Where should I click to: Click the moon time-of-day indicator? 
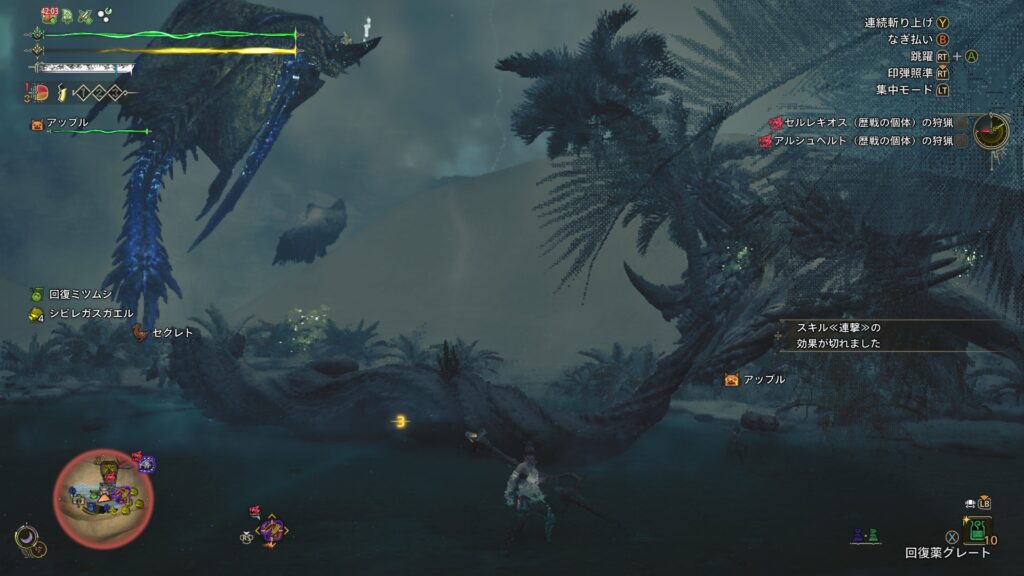point(29,539)
